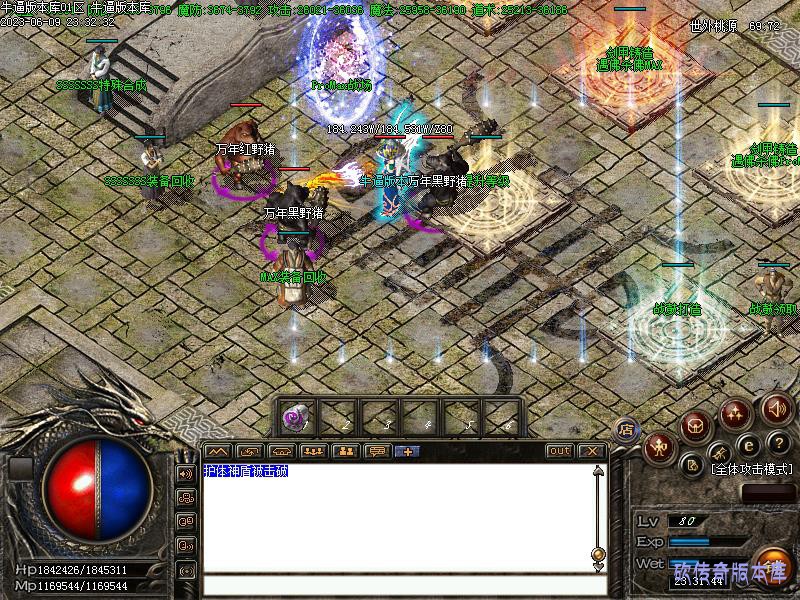Image resolution: width=800 pixels, height=600 pixels.
Task: Open the help question mark button
Action: click(781, 443)
